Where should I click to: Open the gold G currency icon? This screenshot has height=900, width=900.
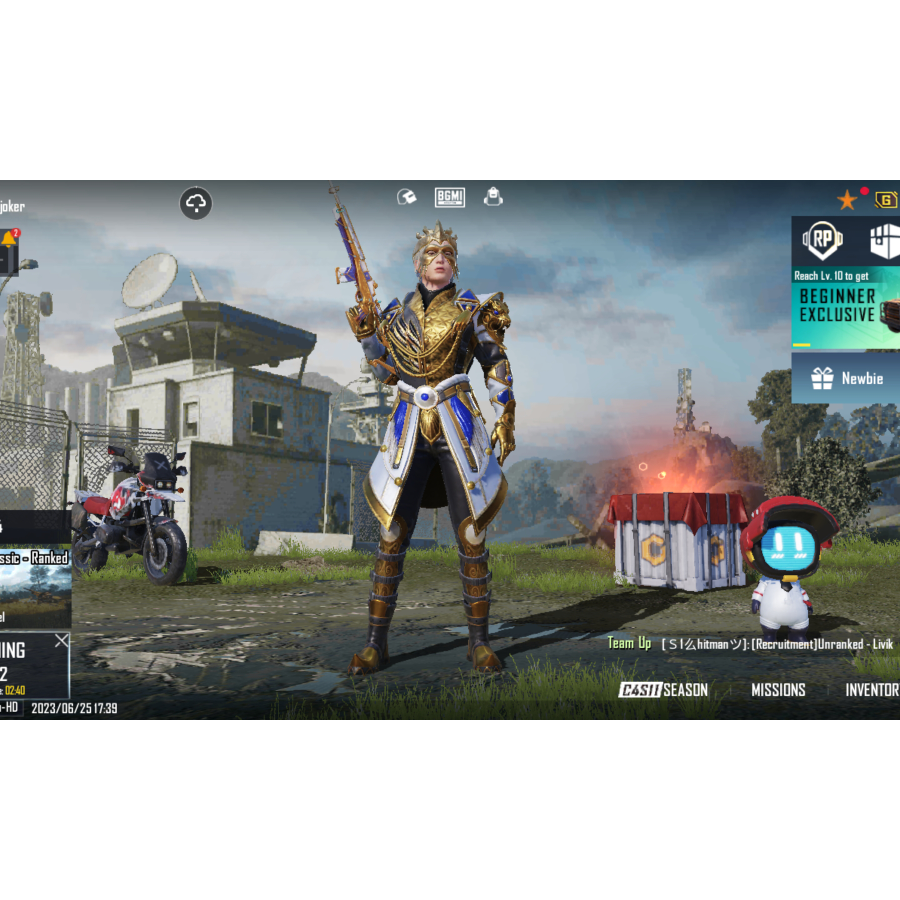click(x=886, y=200)
